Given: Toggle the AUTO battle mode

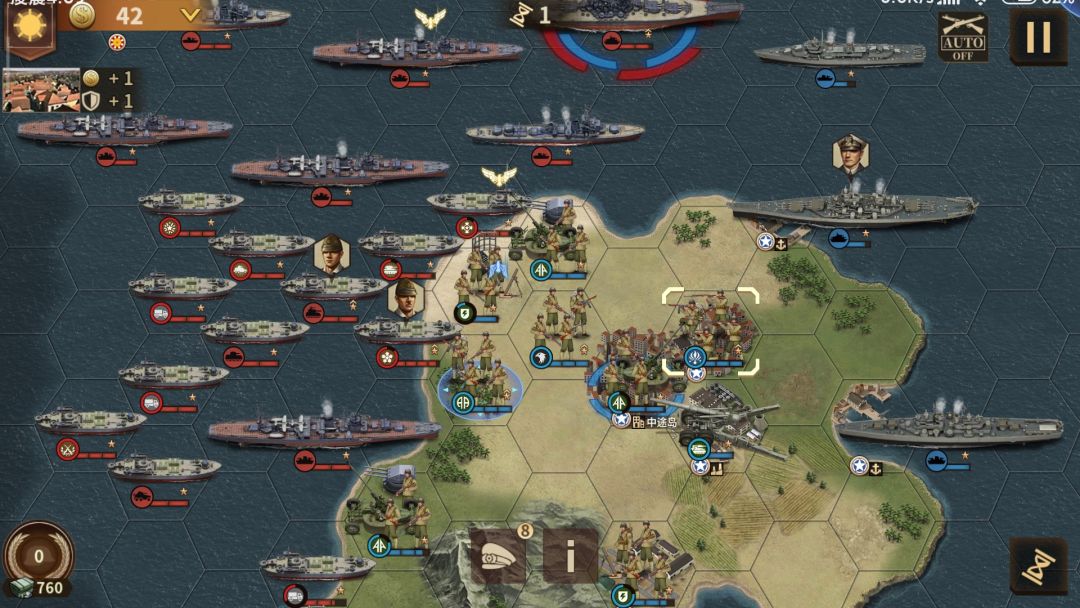Looking at the screenshot, I should point(963,38).
